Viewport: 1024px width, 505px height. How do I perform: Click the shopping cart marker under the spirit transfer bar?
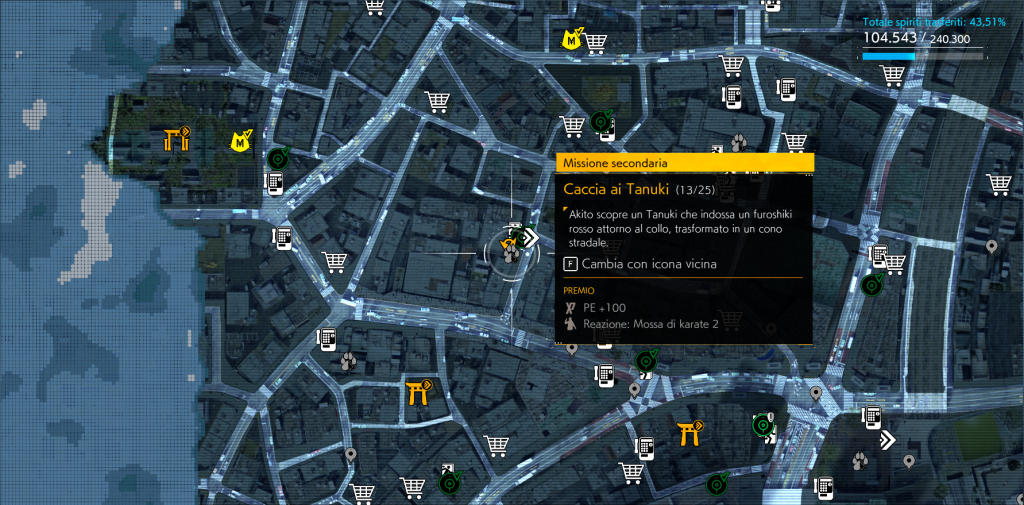892,77
